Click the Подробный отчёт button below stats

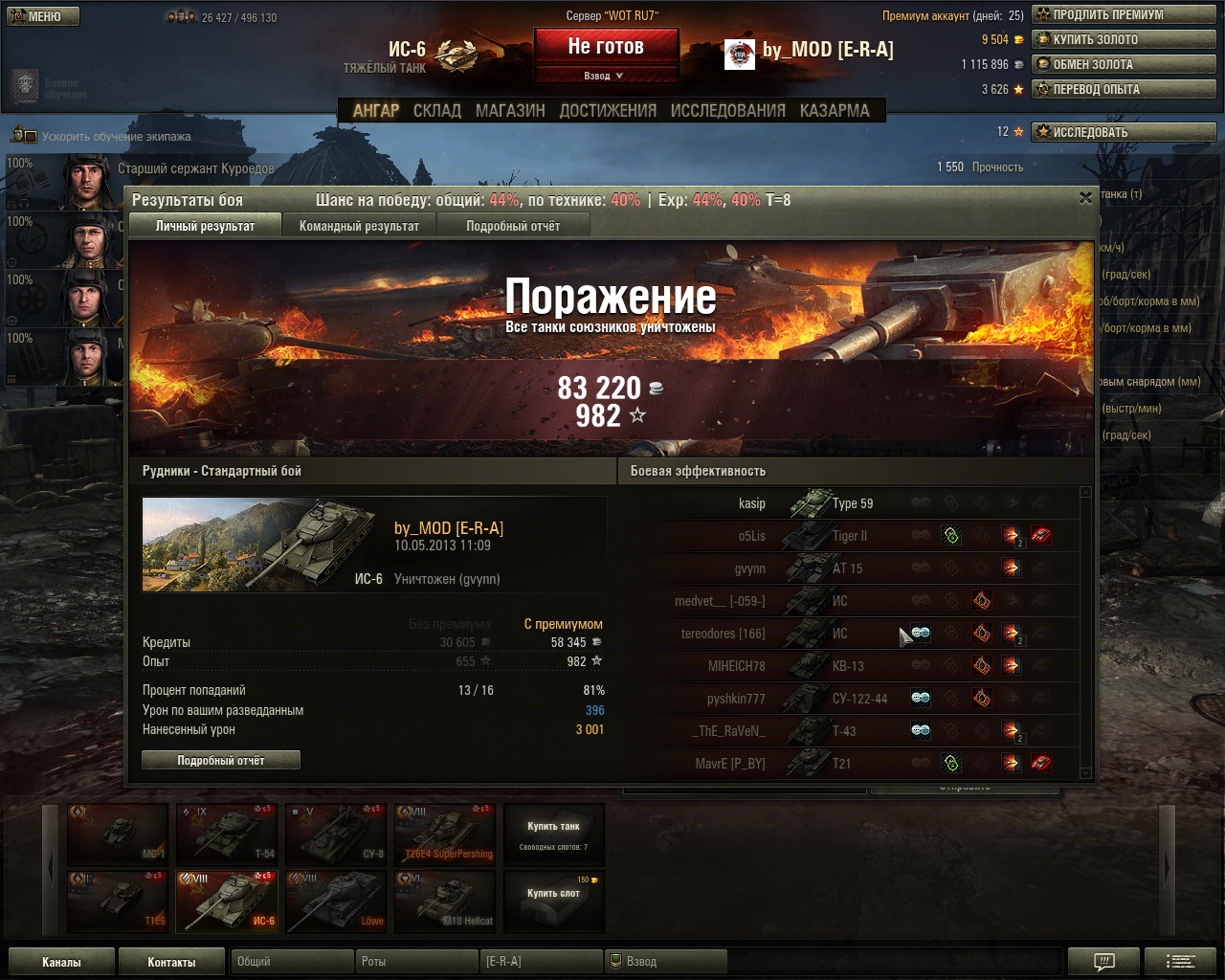(221, 760)
